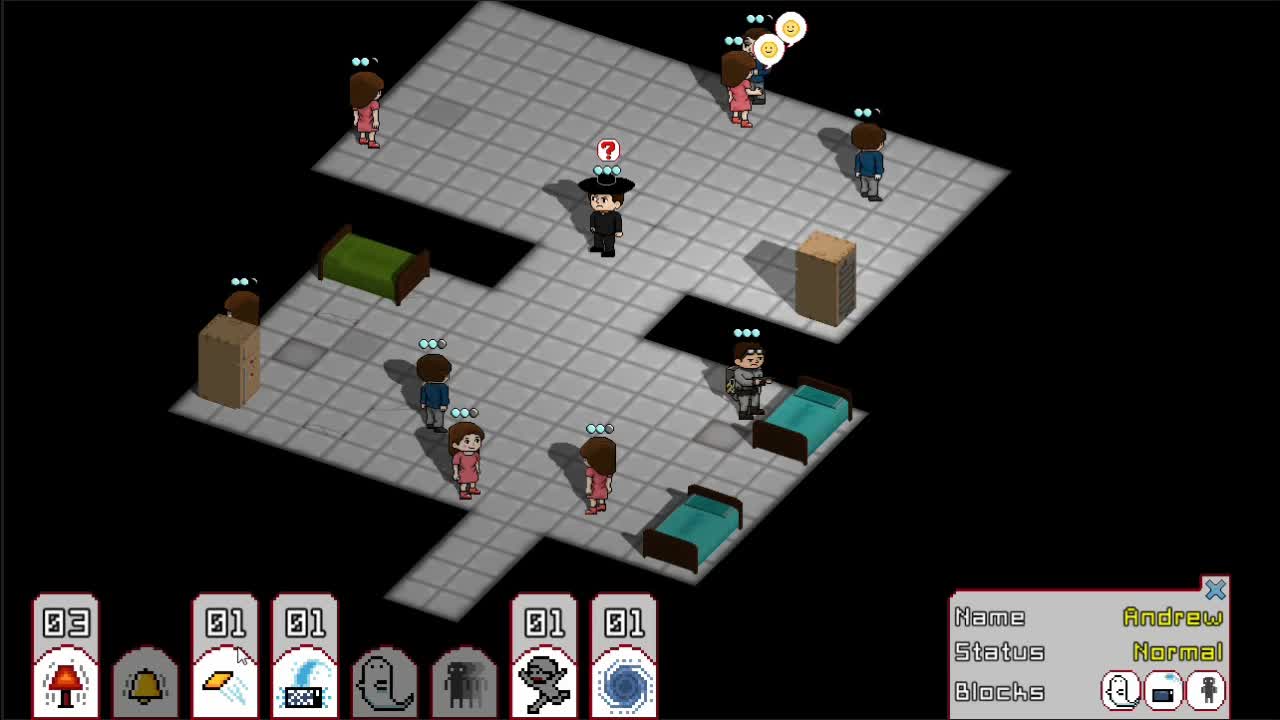Click the ghost block icon in panel

click(1120, 690)
